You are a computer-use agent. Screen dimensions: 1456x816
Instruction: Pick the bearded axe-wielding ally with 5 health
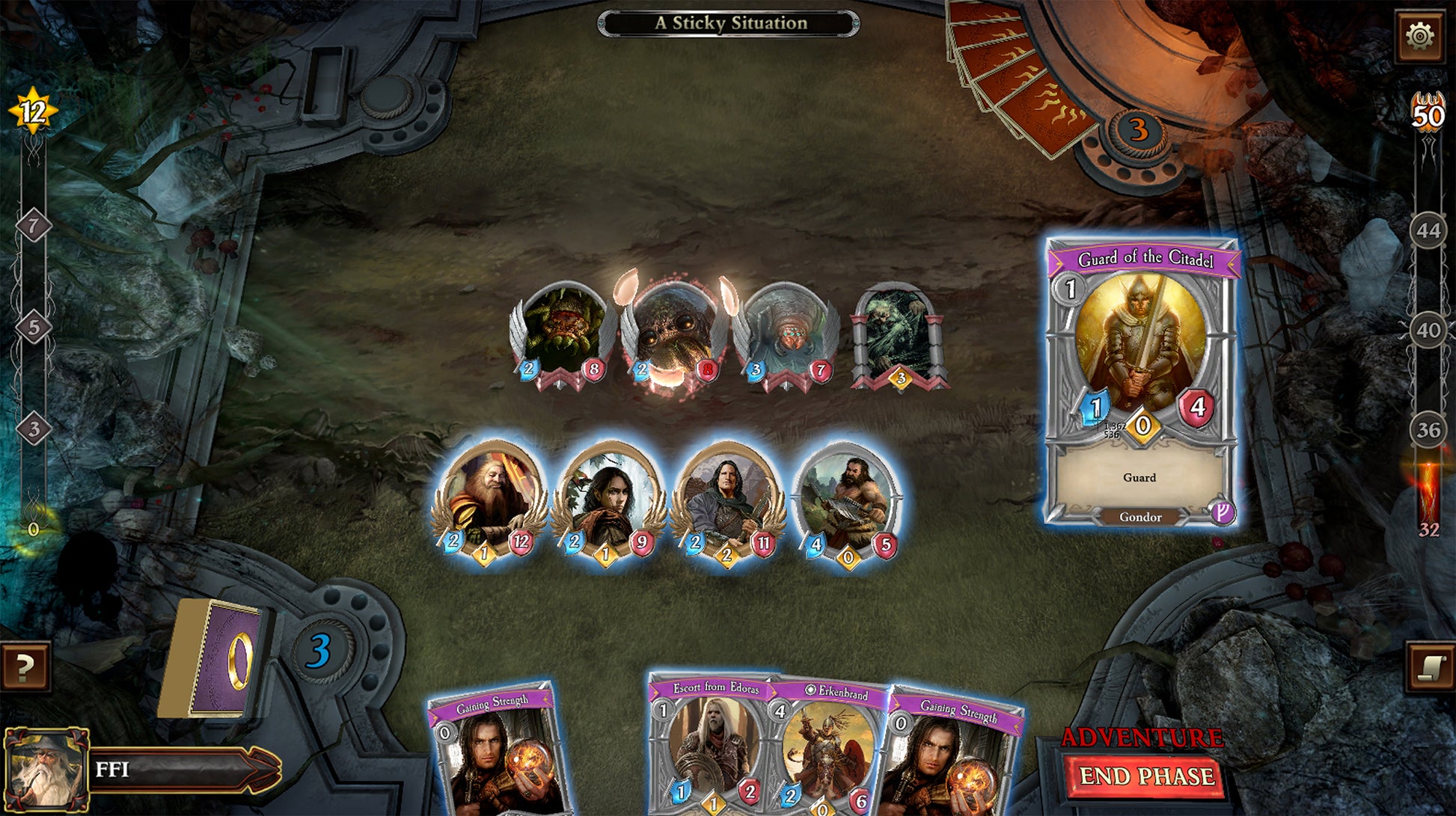pos(847,499)
